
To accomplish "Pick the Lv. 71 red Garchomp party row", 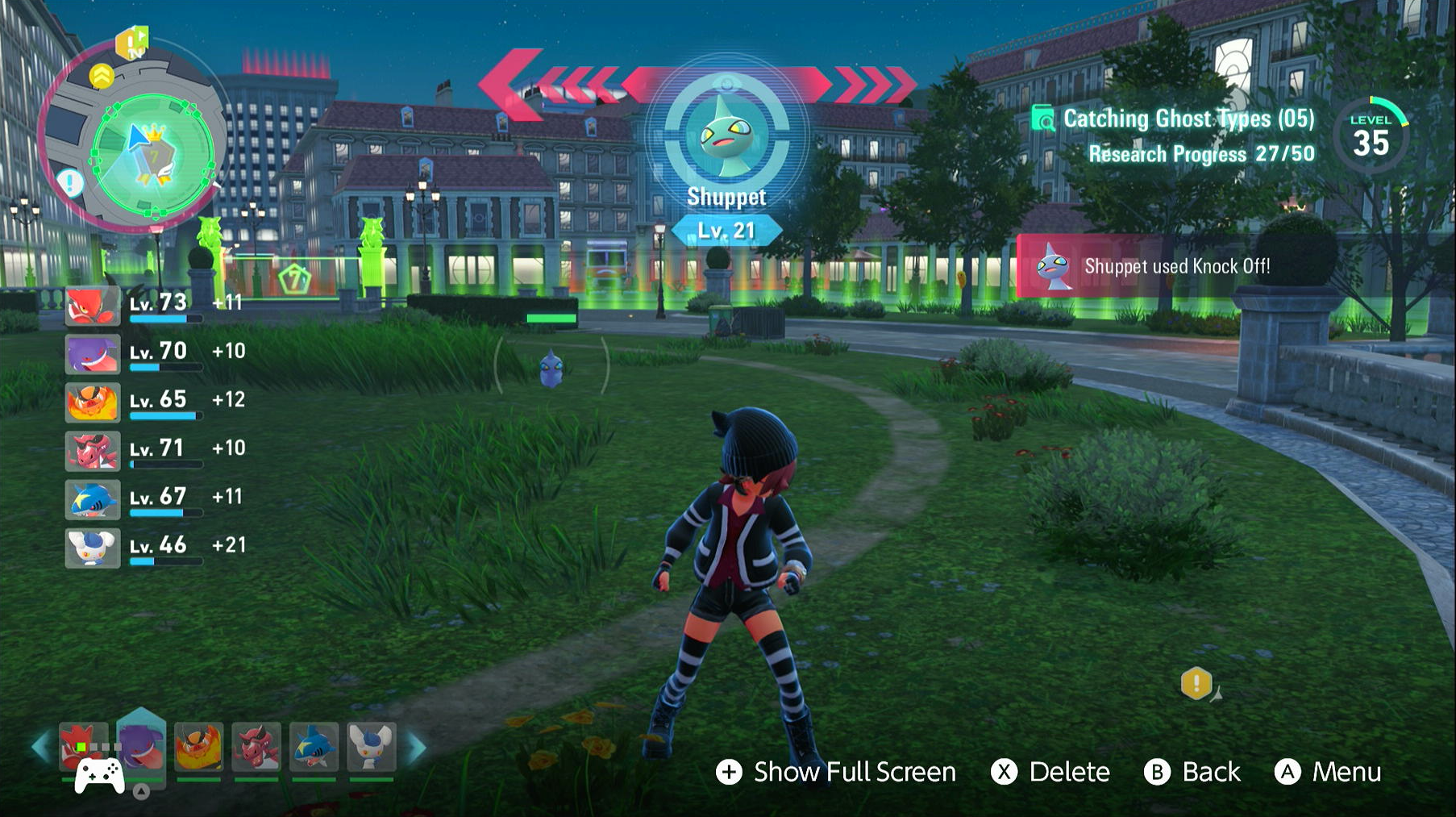I will [x=153, y=450].
